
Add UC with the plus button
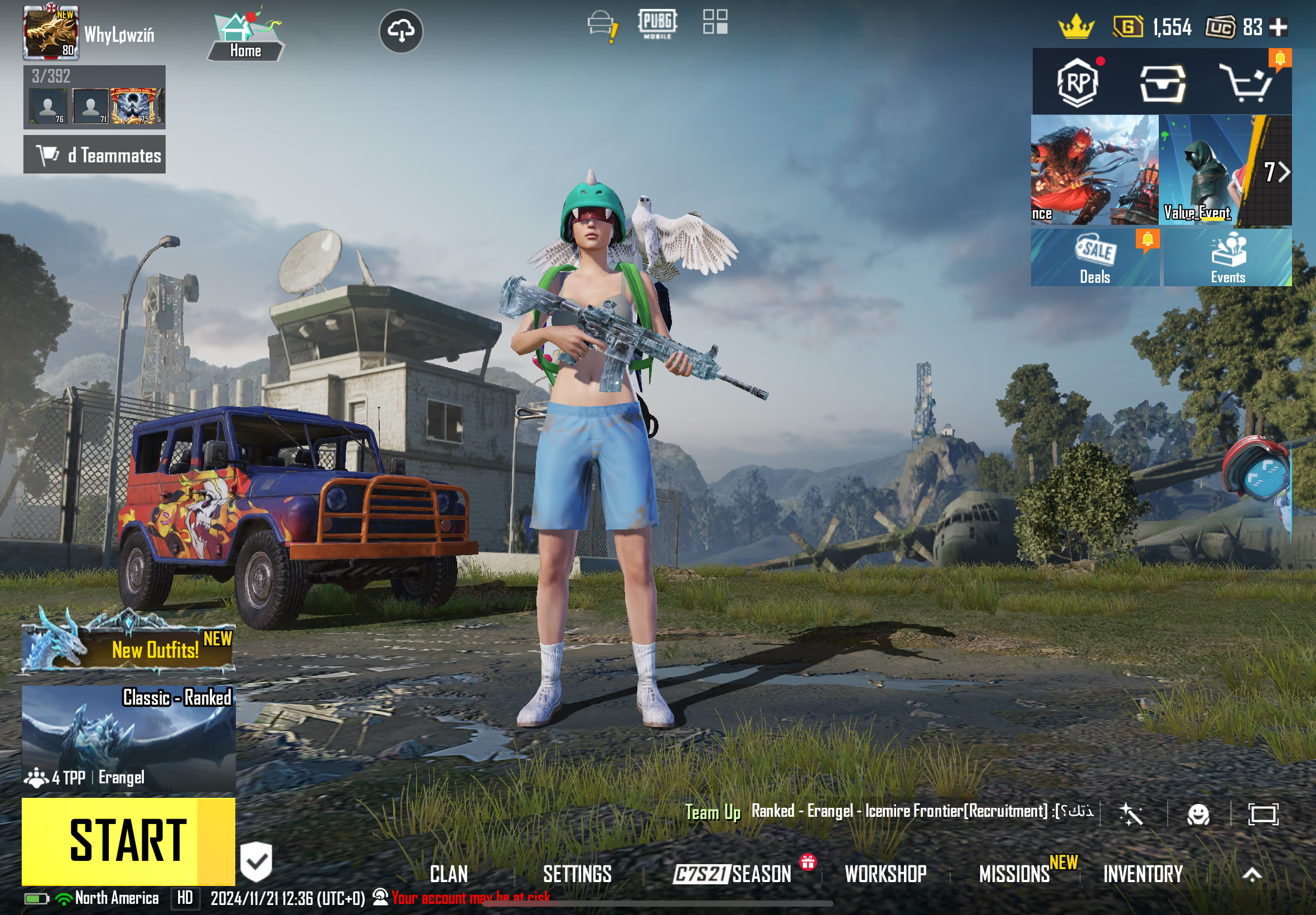tap(1279, 27)
